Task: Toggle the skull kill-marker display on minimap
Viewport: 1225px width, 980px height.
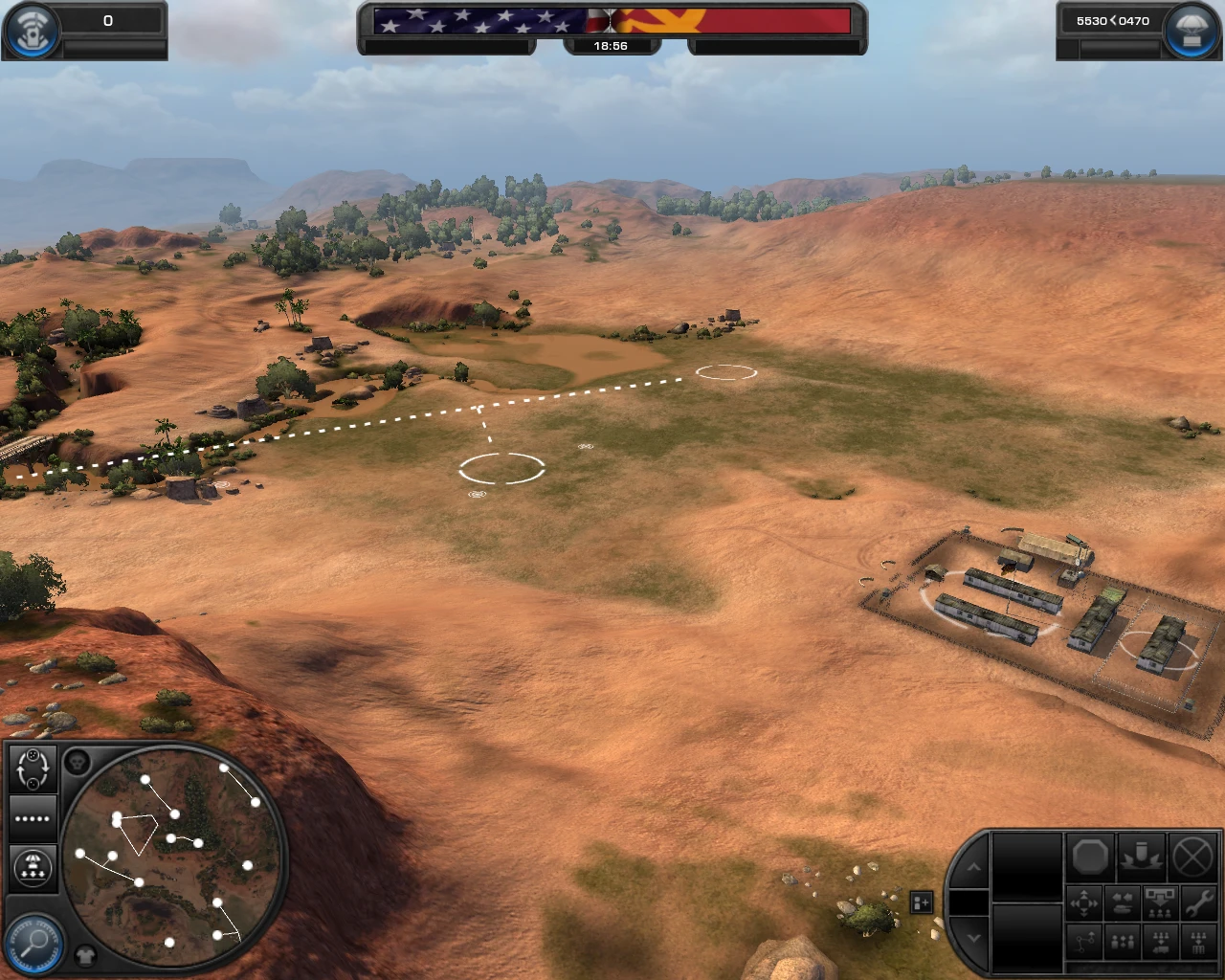Action: (77, 762)
